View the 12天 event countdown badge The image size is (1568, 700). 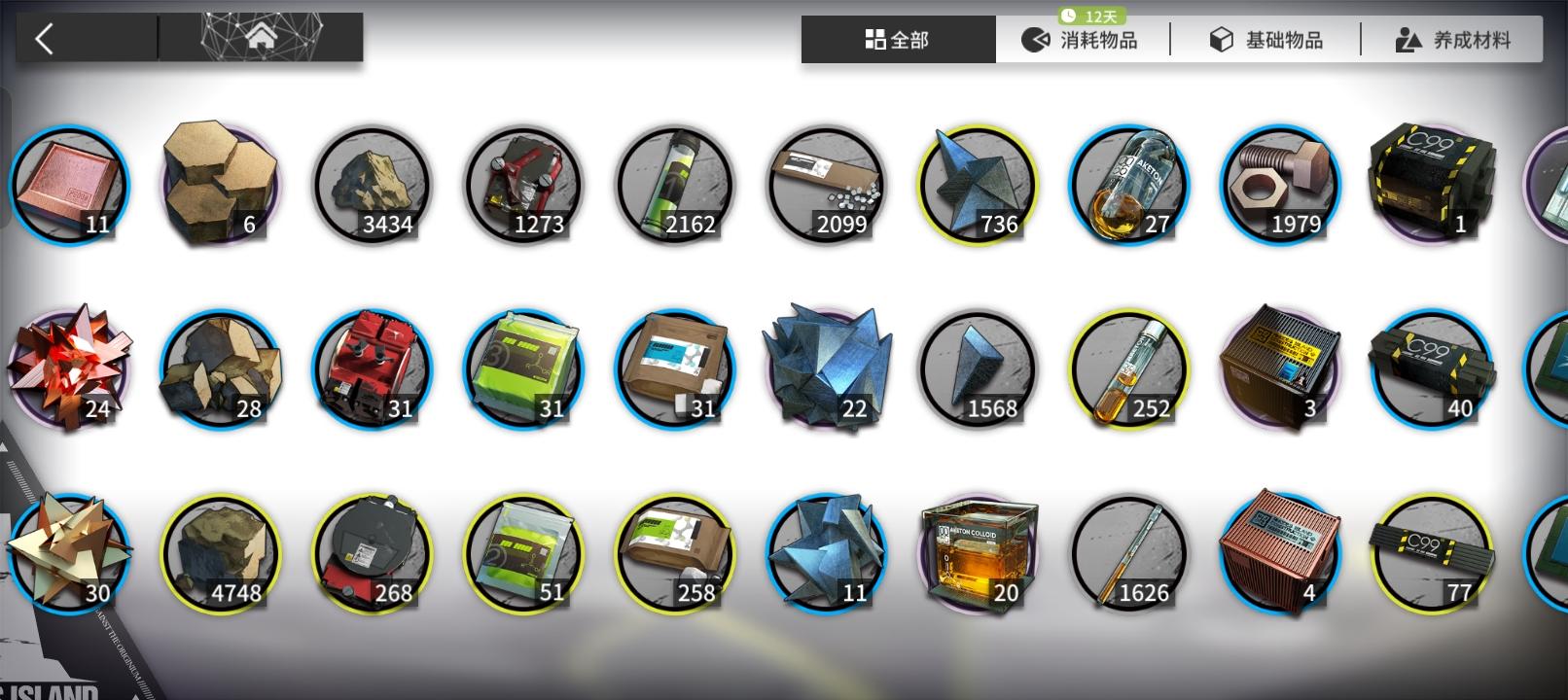1093,15
